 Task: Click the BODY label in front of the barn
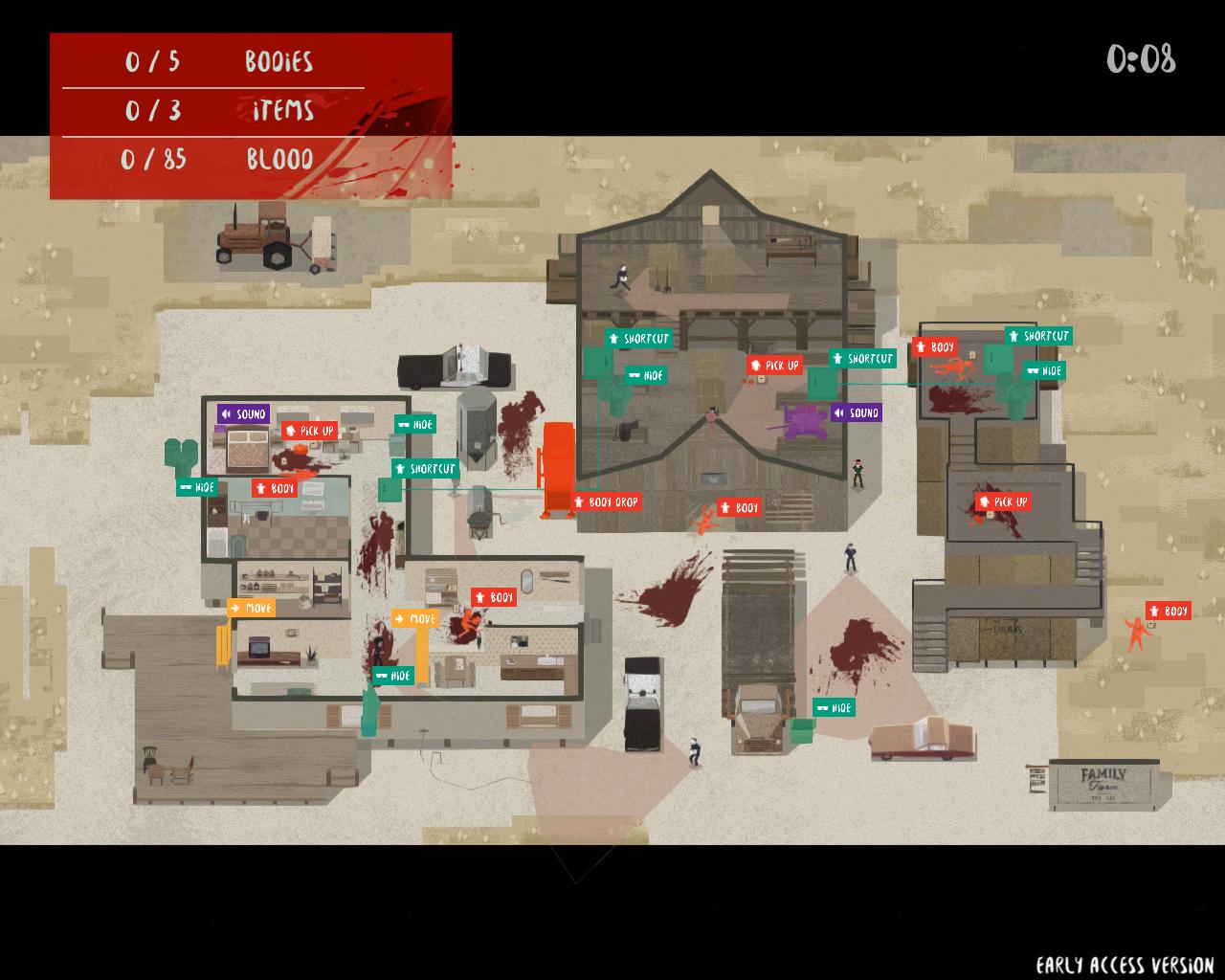click(x=740, y=508)
